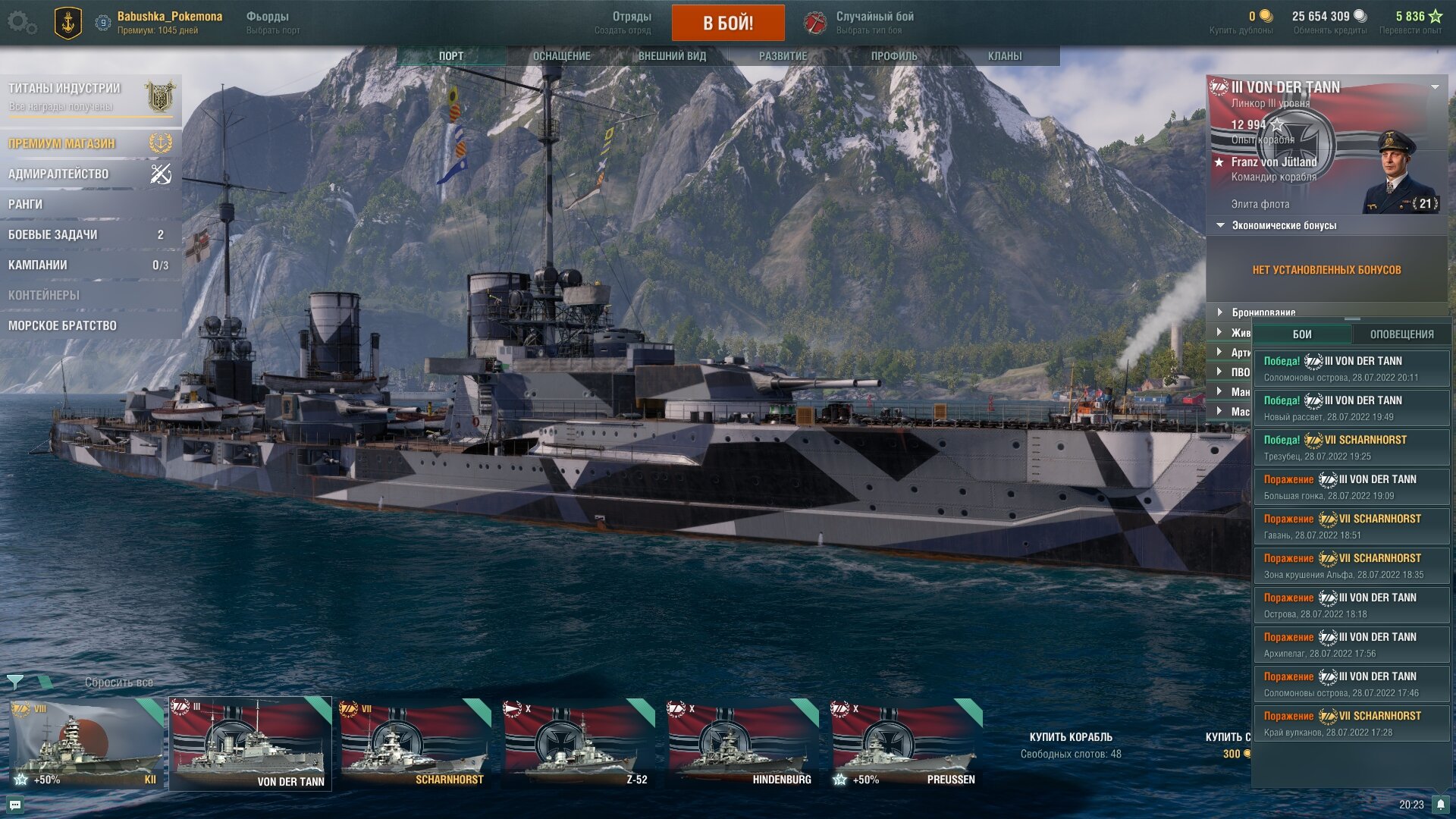Select the Z-52 destroyer card
This screenshot has width=1456, height=819.
(578, 743)
